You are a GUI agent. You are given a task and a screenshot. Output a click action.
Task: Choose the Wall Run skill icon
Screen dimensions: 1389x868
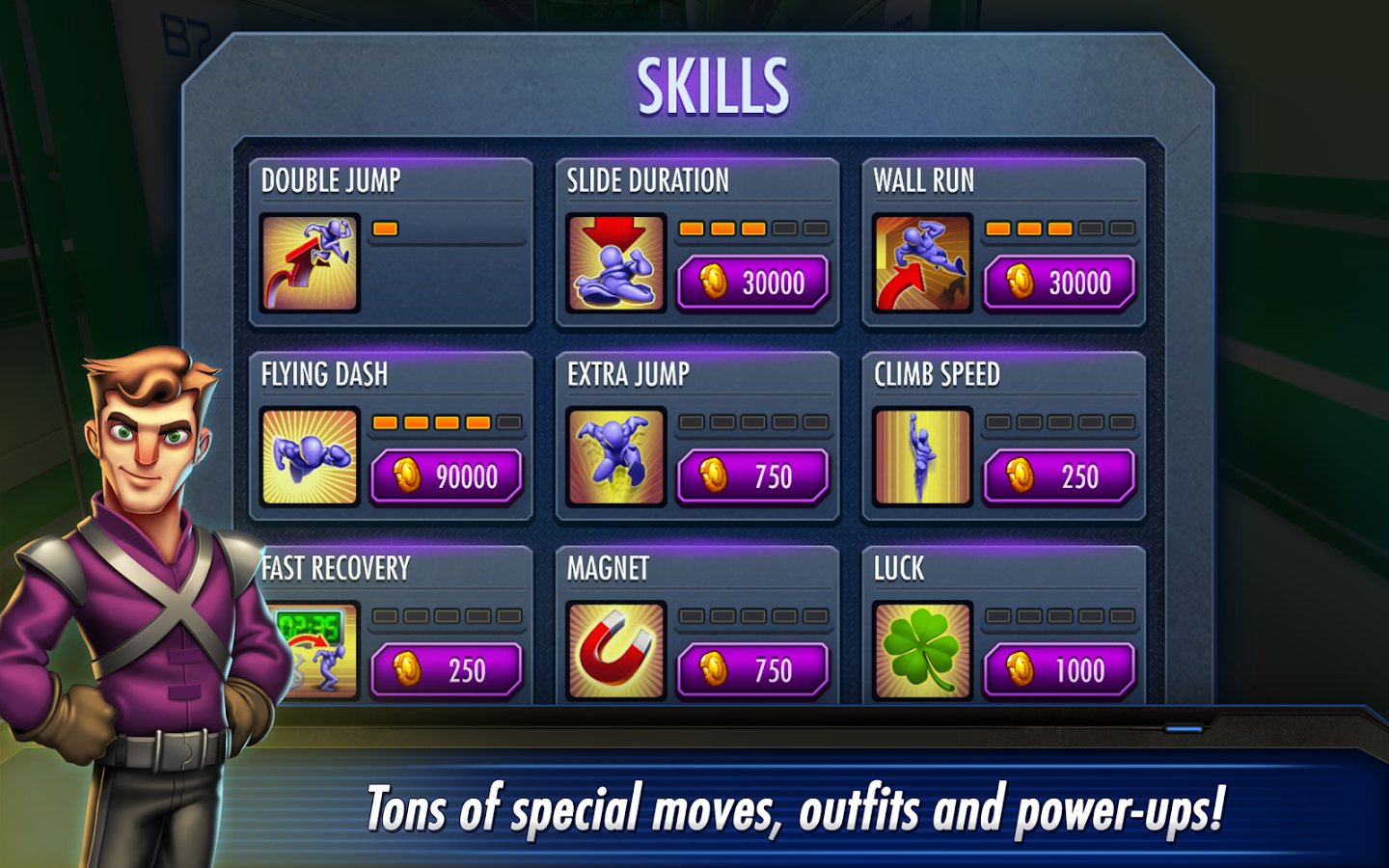coord(922,263)
